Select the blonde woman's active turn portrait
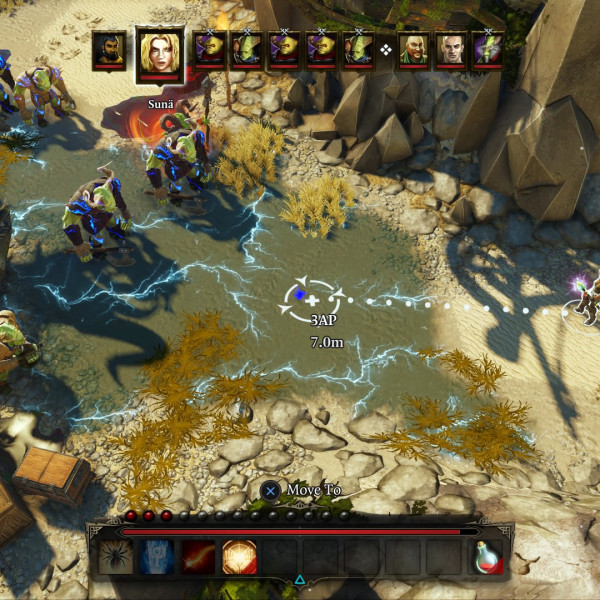The image size is (600, 600). click(x=159, y=52)
